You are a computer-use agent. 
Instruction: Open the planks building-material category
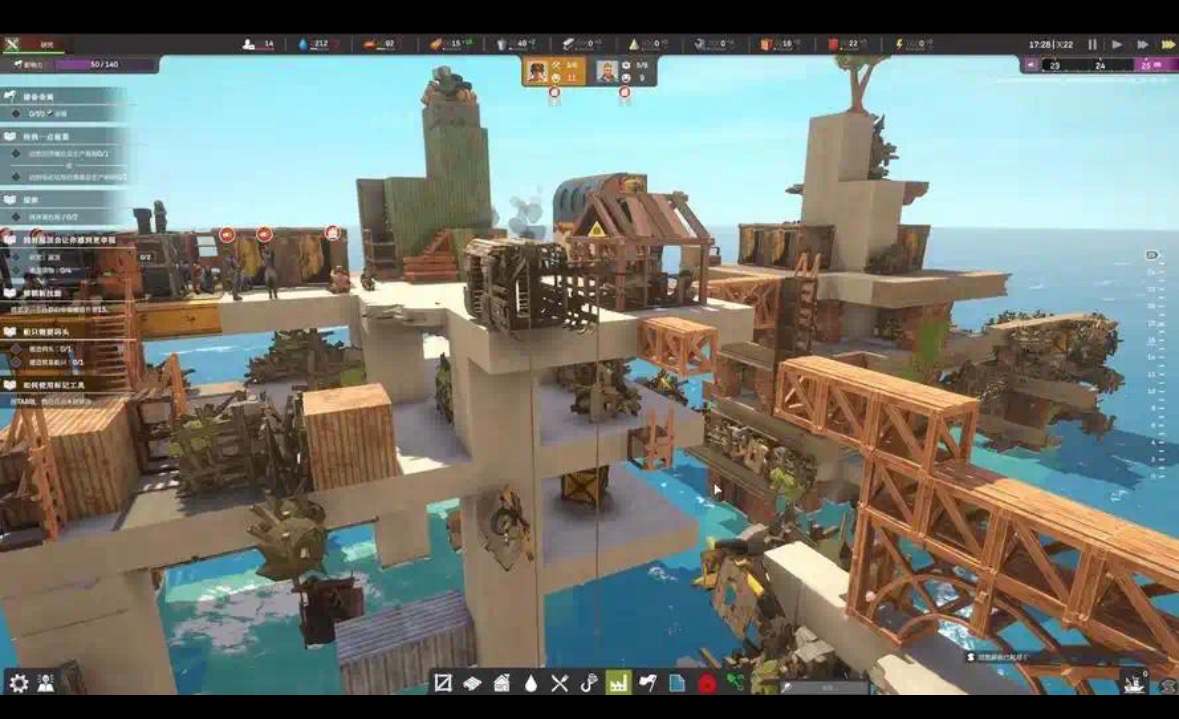pos(472,683)
